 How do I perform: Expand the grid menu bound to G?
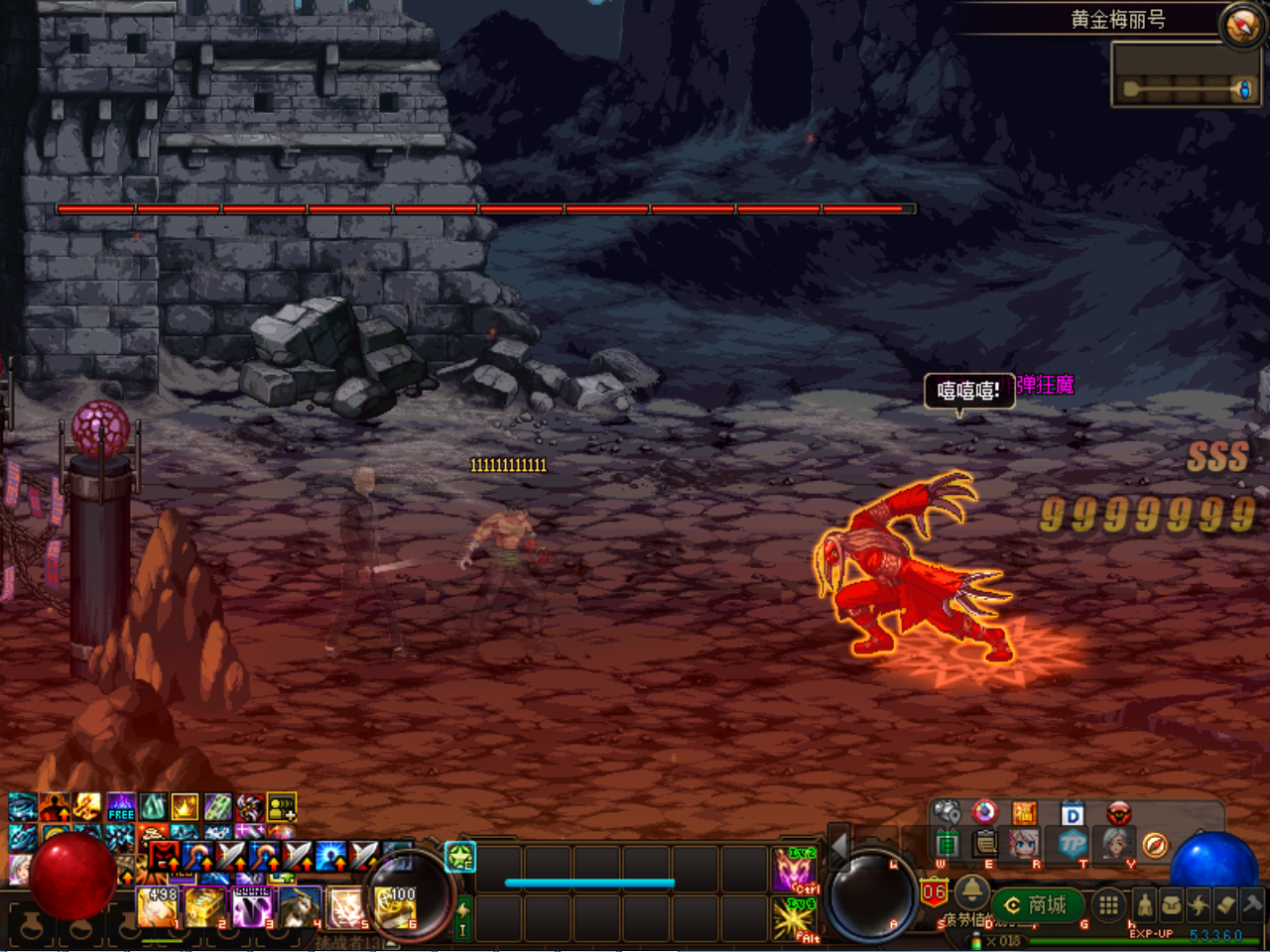(x=1107, y=904)
